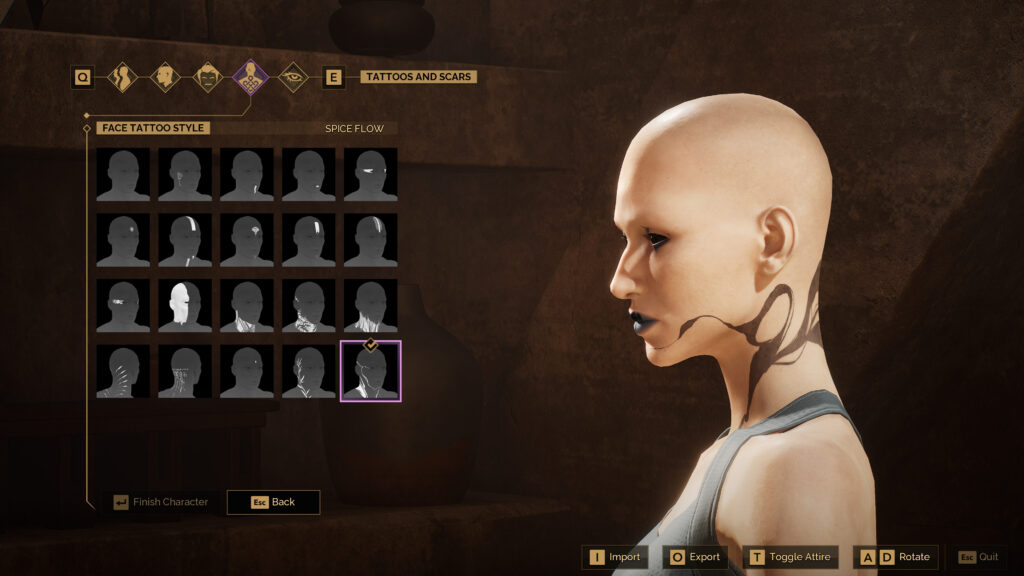Select the hair and face category tab
Viewport: 1024px width, 576px height.
tap(207, 77)
